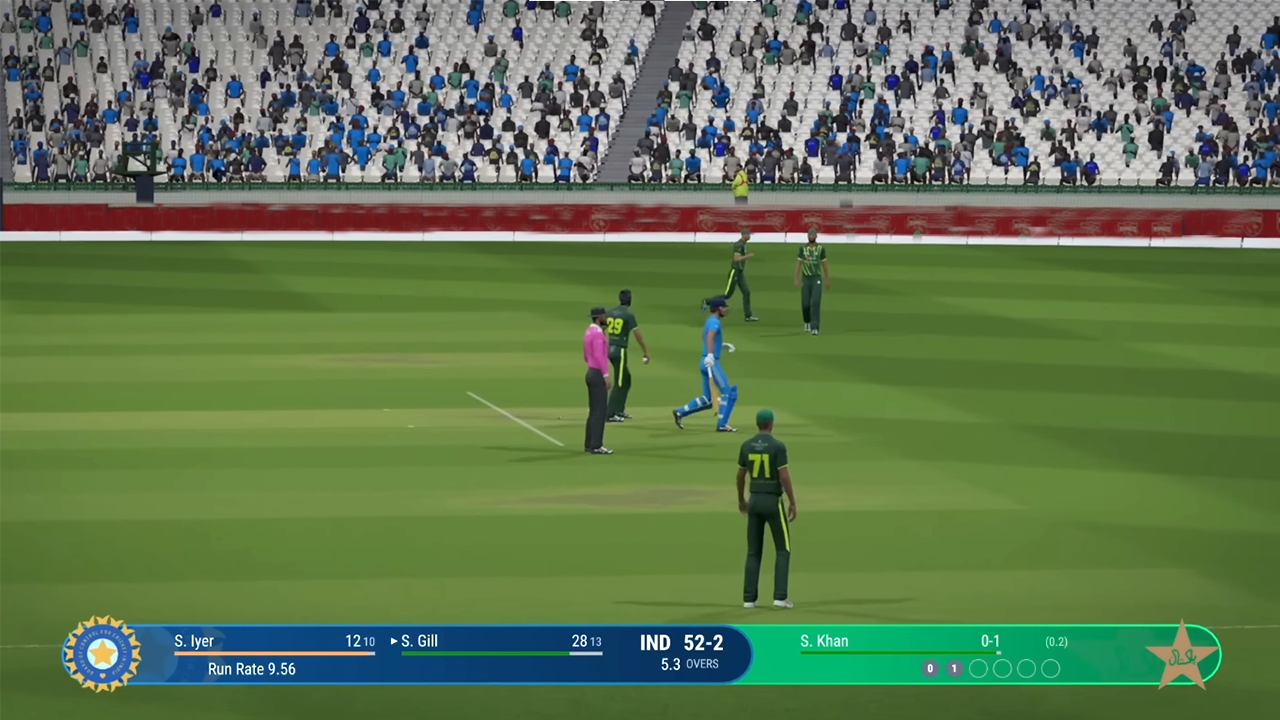This screenshot has width=1280, height=720.
Task: Click the last empty ball-tracker circle
Action: coord(1050,669)
